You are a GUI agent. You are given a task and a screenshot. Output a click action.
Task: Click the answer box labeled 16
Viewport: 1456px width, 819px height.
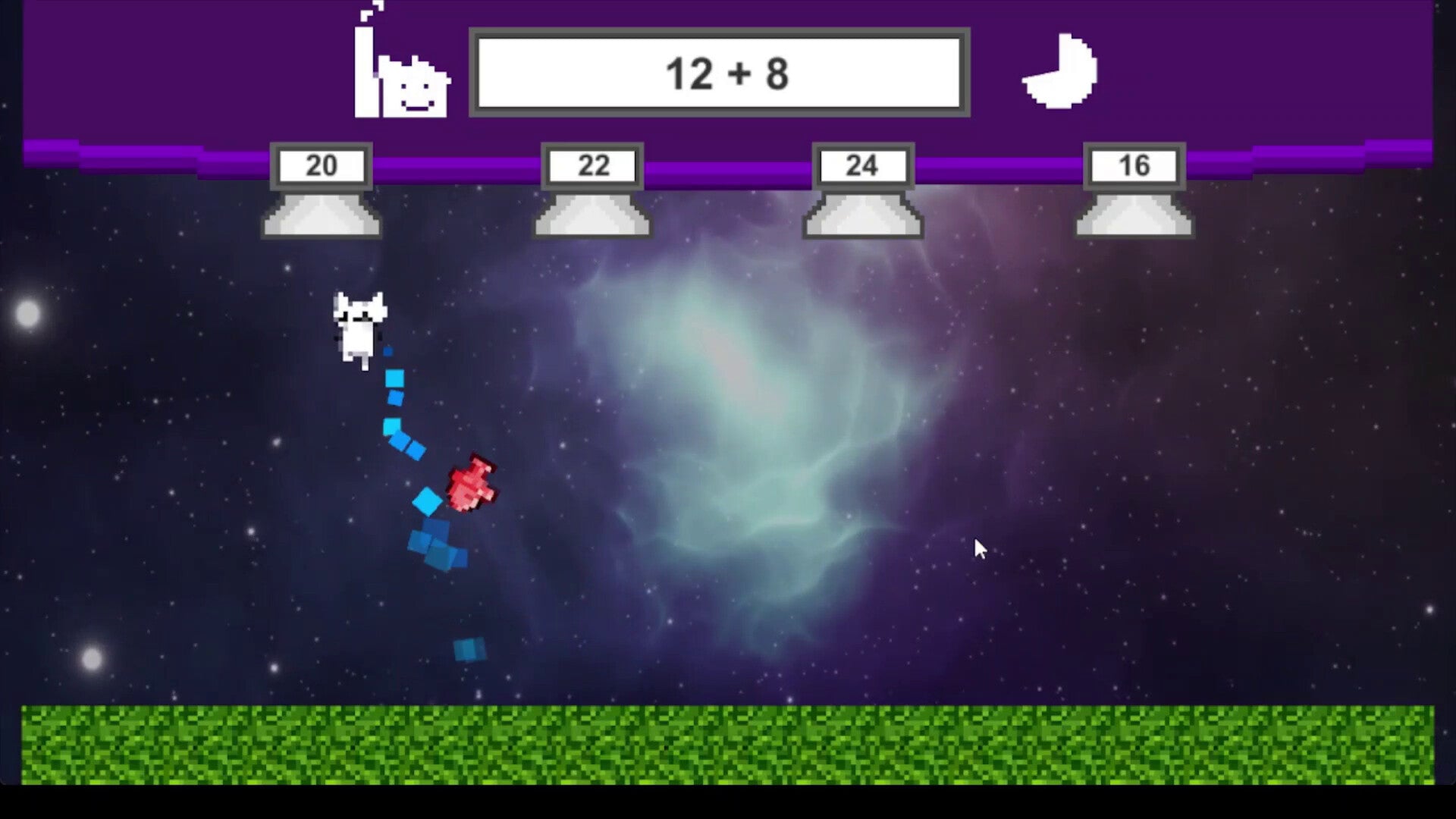pyautogui.click(x=1134, y=166)
